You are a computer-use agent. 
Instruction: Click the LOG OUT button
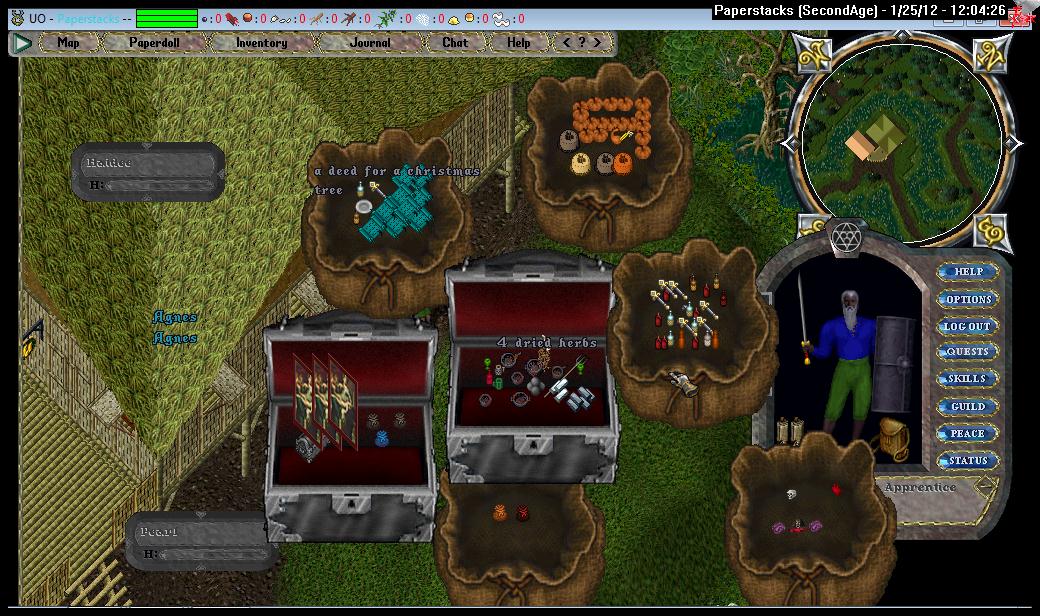tap(967, 326)
